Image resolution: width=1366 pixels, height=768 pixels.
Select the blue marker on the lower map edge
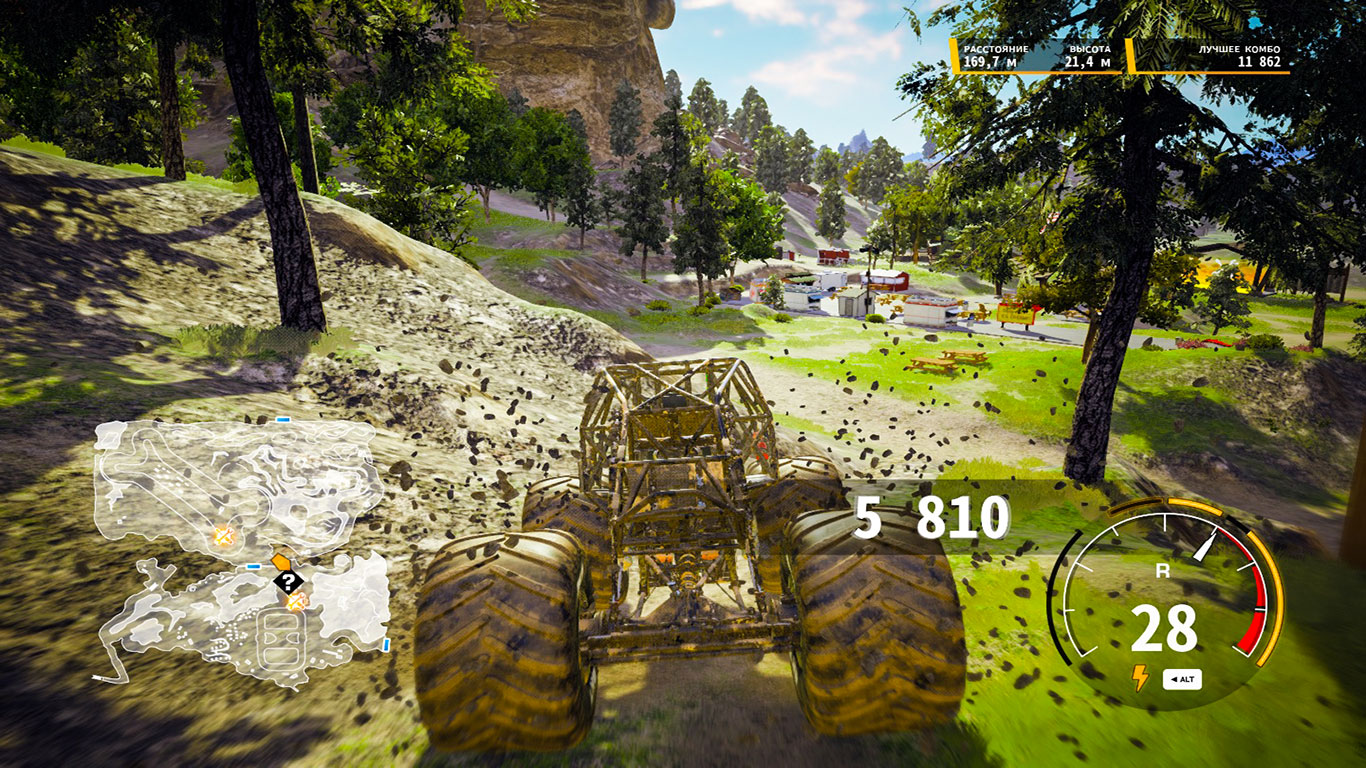[387, 644]
